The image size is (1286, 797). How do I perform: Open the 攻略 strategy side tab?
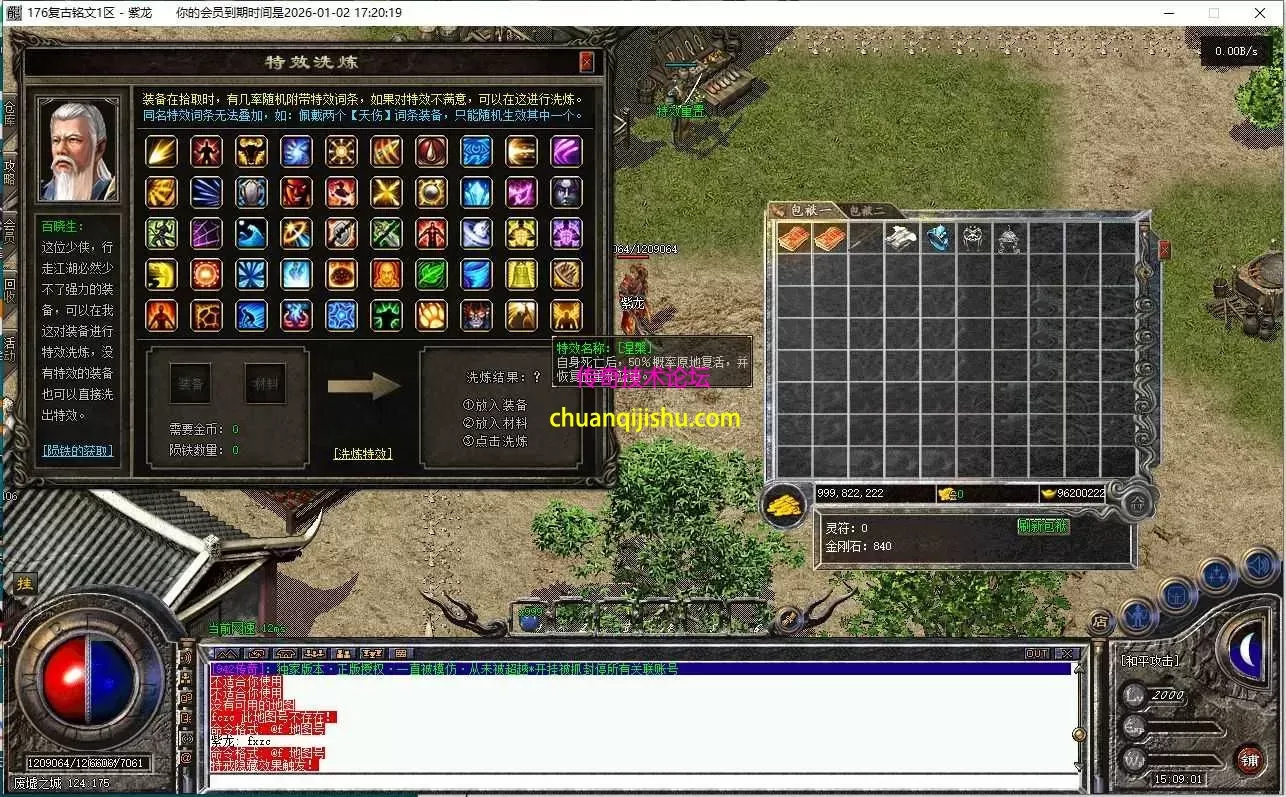click(8, 172)
